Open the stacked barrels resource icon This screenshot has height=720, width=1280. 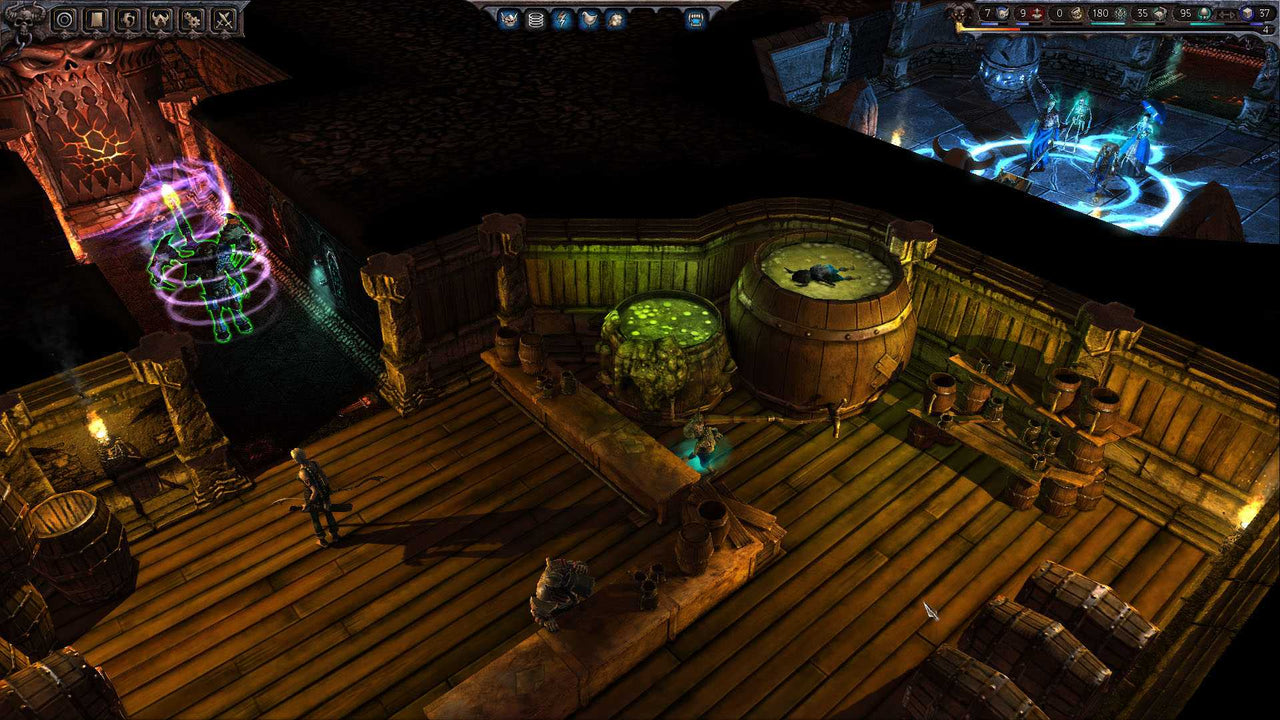click(x=535, y=19)
